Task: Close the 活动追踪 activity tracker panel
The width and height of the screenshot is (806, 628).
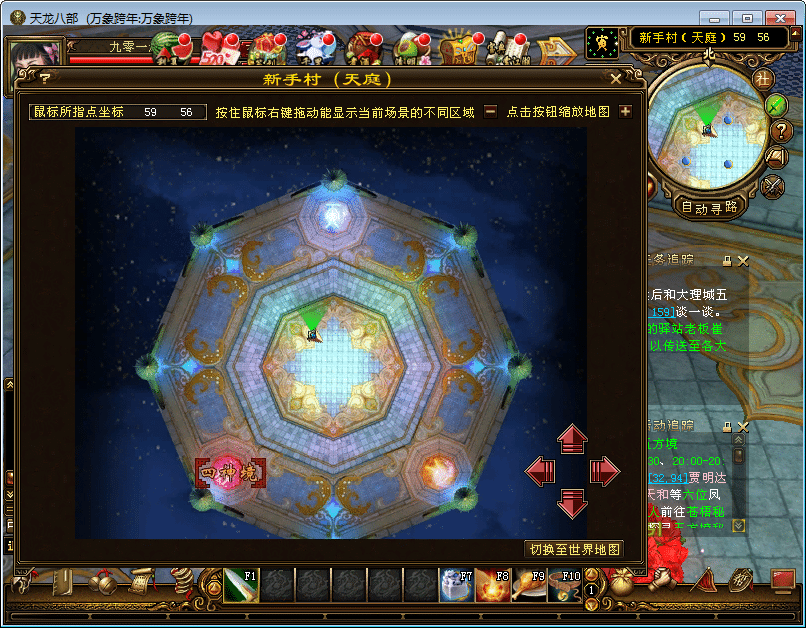Action: pyautogui.click(x=743, y=426)
